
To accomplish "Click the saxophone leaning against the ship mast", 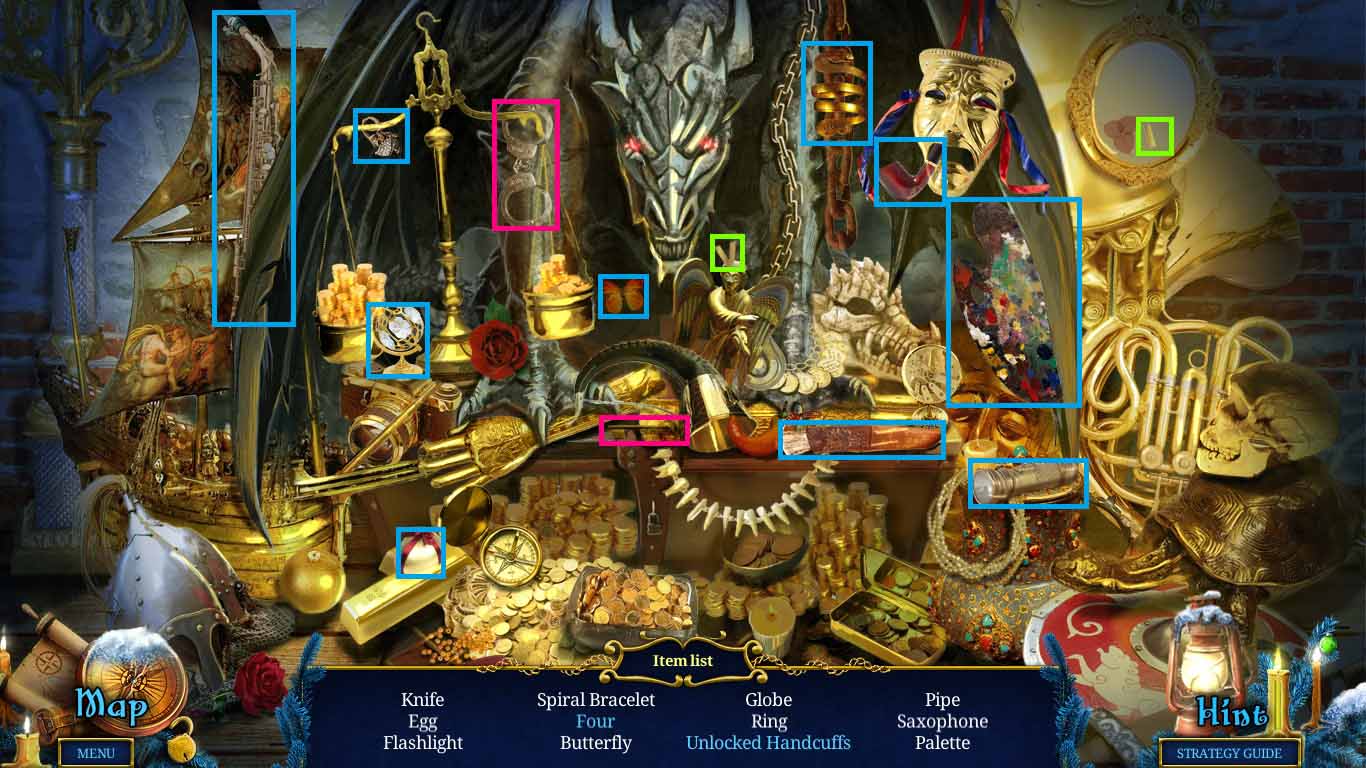I will (x=253, y=165).
